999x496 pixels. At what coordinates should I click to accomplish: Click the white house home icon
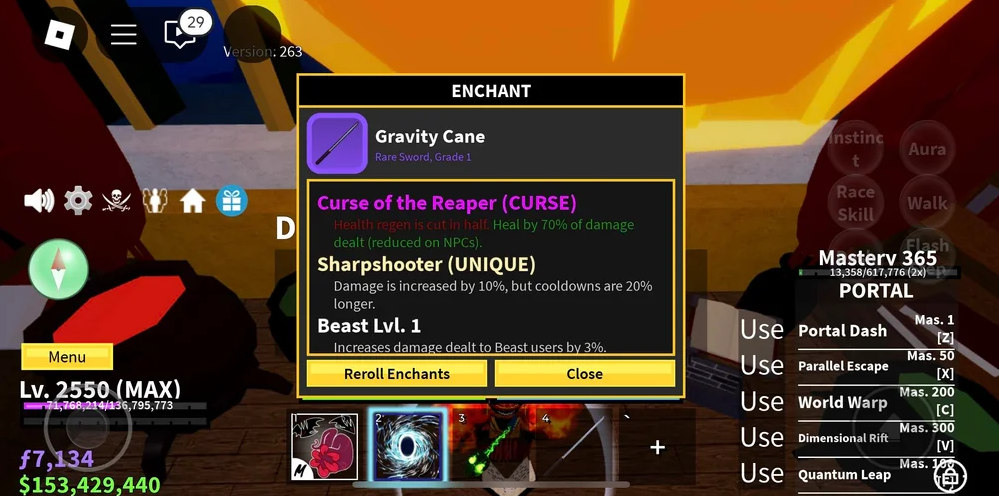[x=193, y=201]
